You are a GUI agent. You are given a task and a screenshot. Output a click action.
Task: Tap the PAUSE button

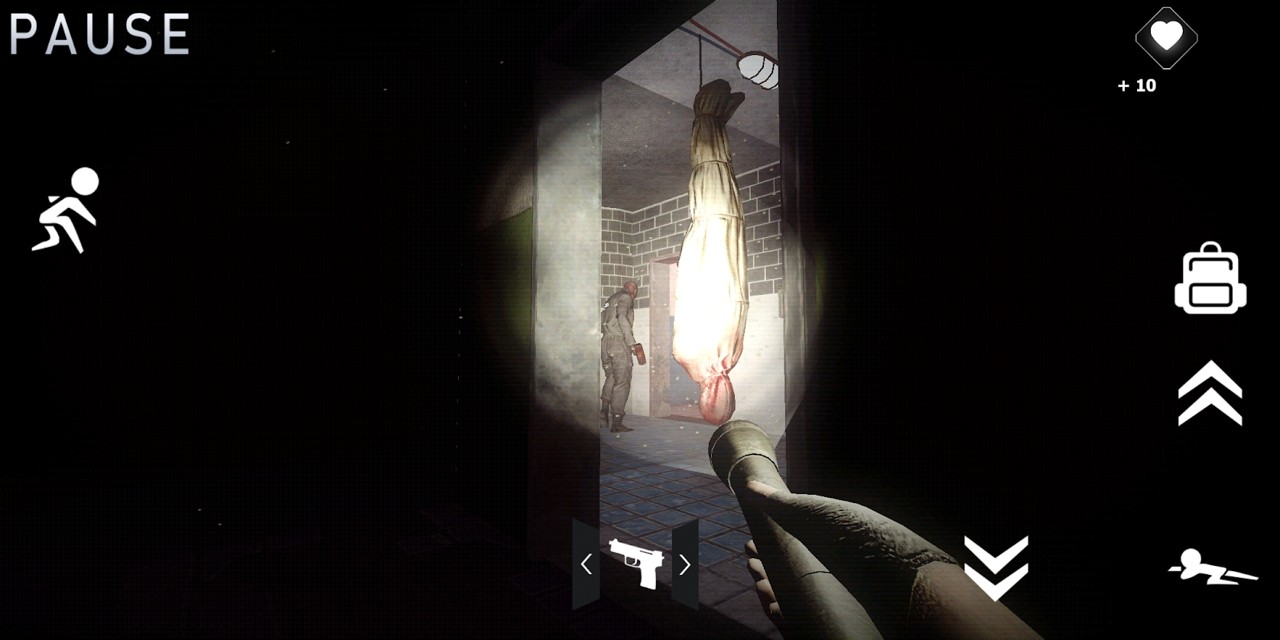(99, 34)
